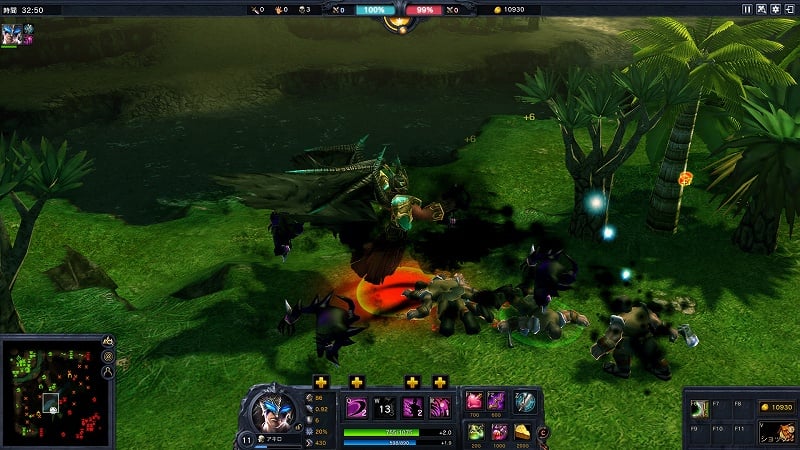This screenshot has height=450, width=800.
Task: Click the hero silhouette button beside minimap
Action: tap(108, 373)
